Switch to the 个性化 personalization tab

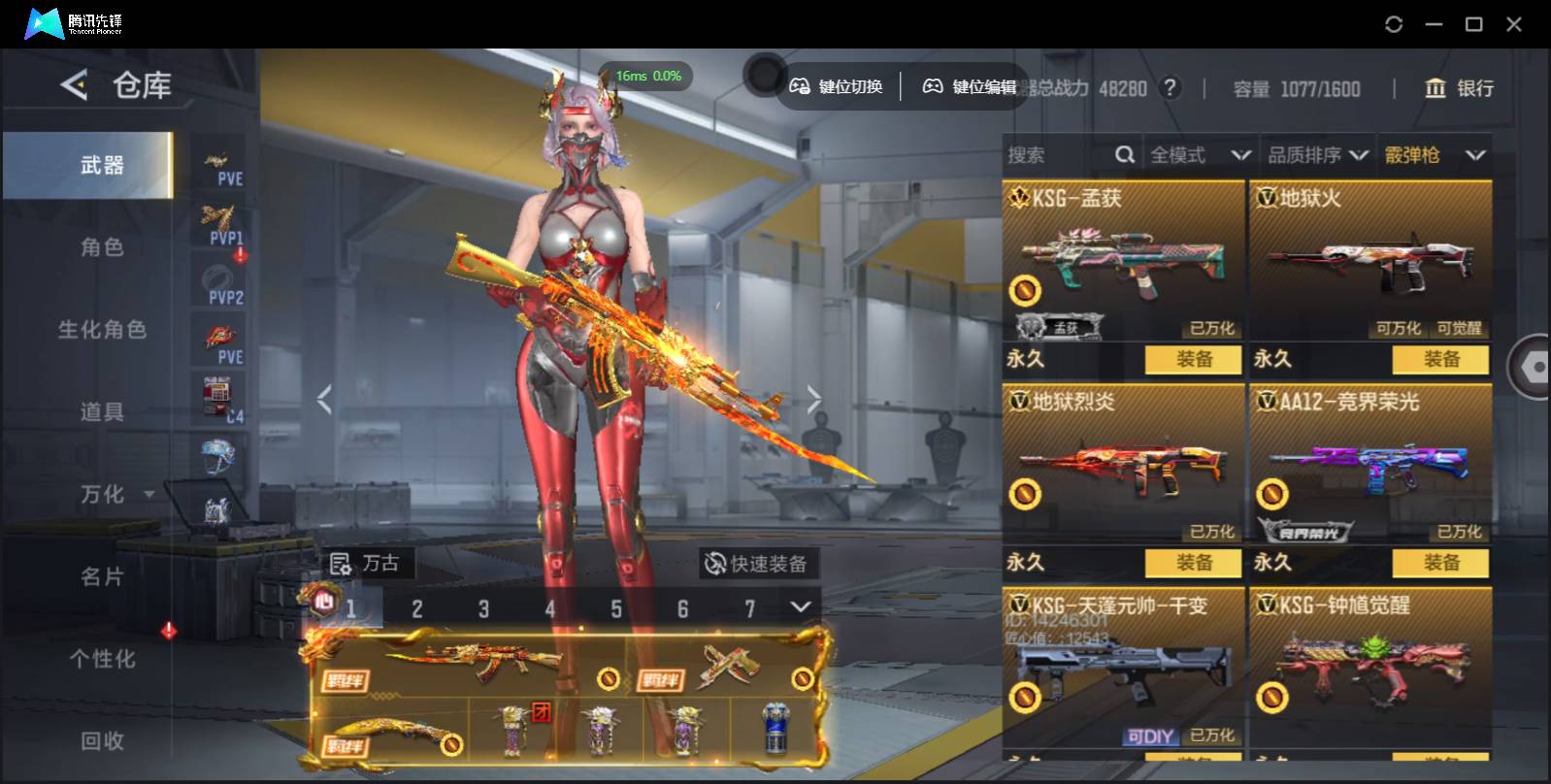click(x=102, y=660)
